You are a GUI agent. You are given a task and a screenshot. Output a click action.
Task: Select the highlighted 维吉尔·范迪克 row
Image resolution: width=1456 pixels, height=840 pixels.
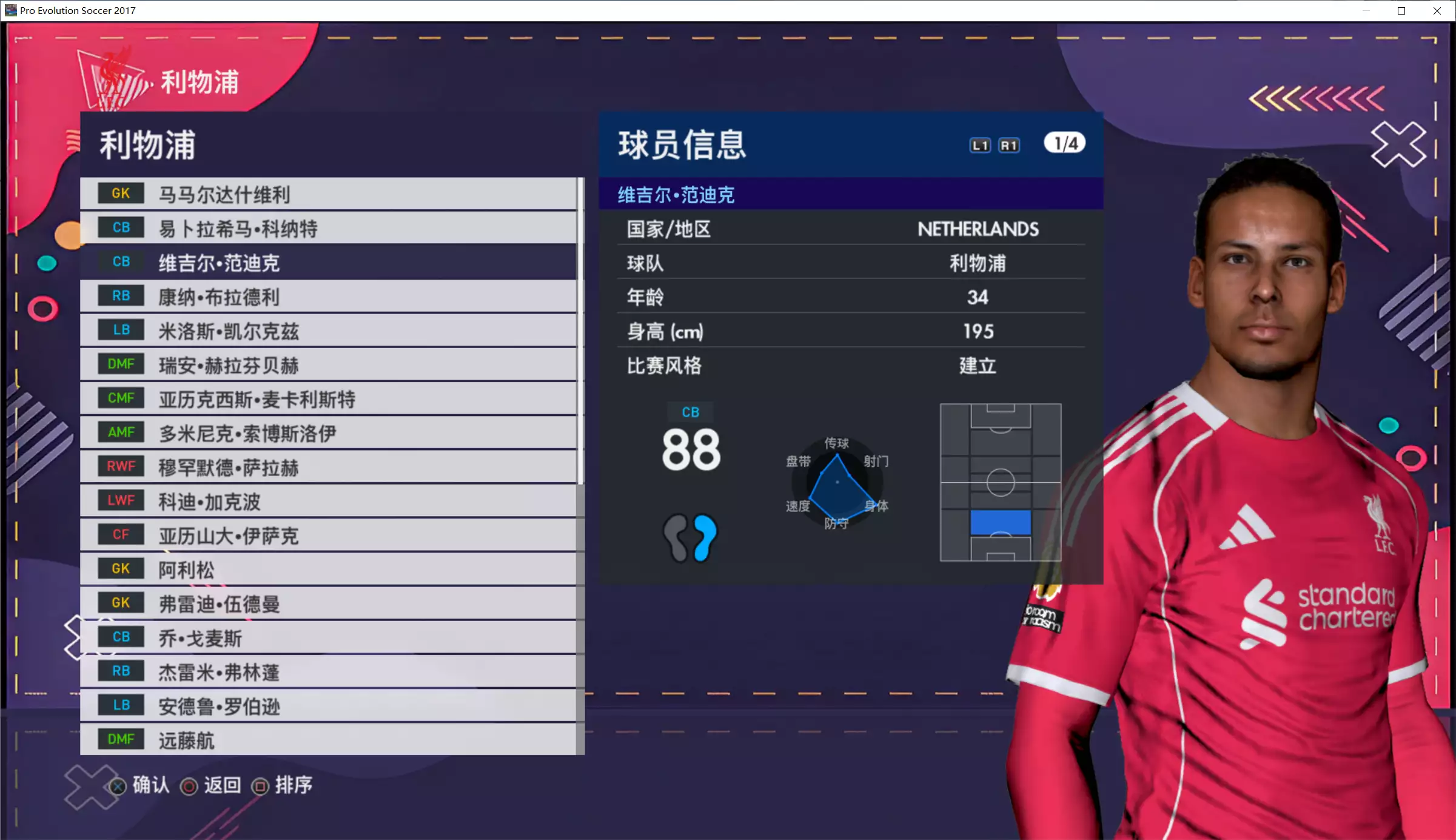tap(327, 263)
